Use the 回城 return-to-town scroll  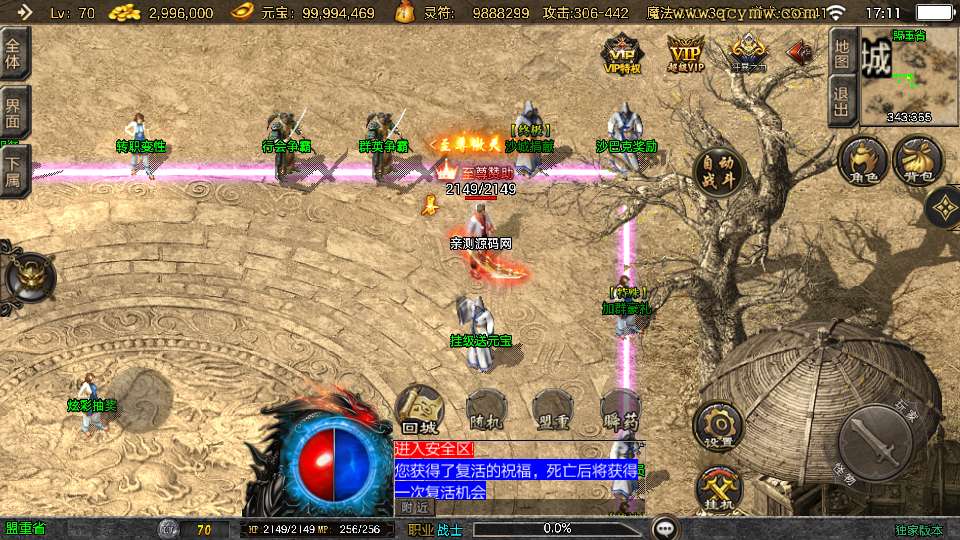click(421, 410)
